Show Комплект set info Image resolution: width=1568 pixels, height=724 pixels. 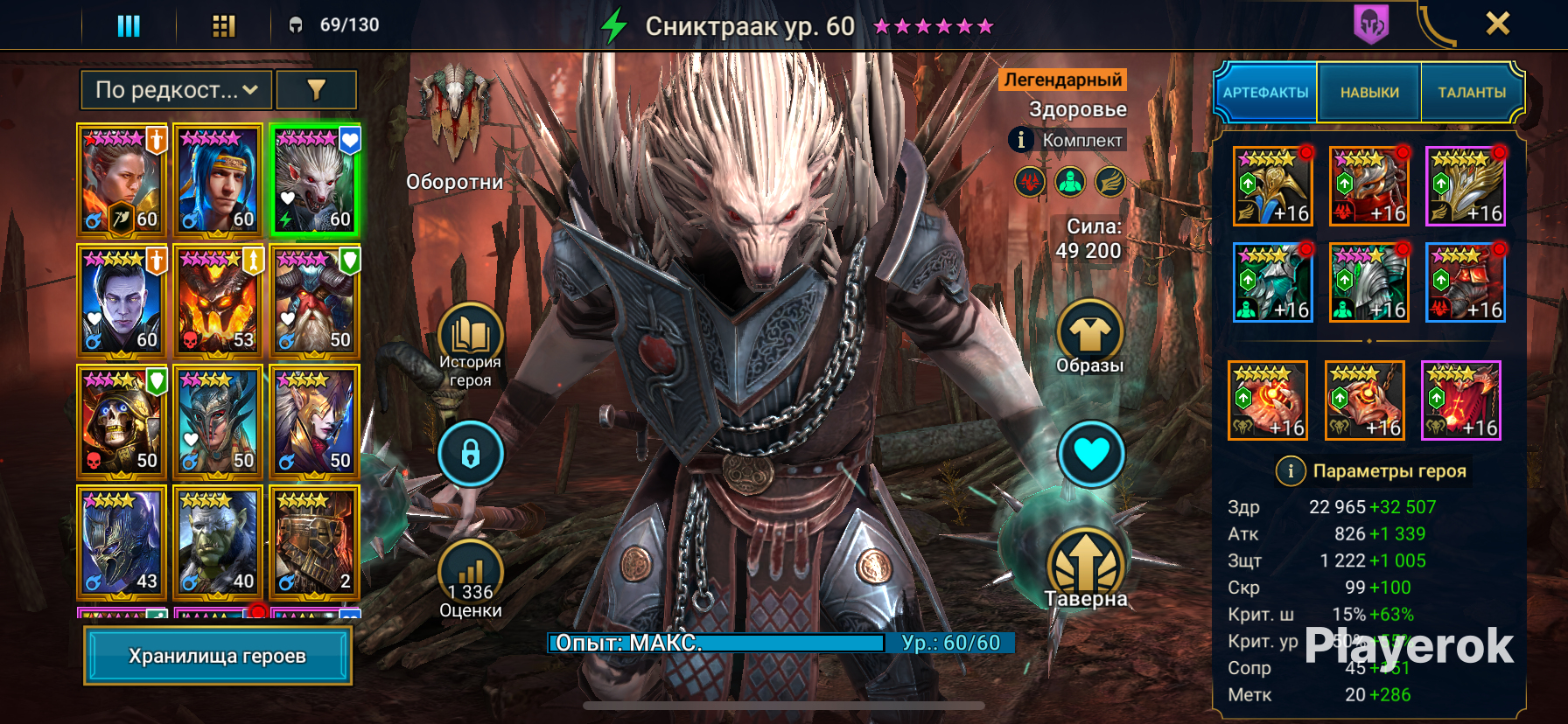[x=1020, y=140]
